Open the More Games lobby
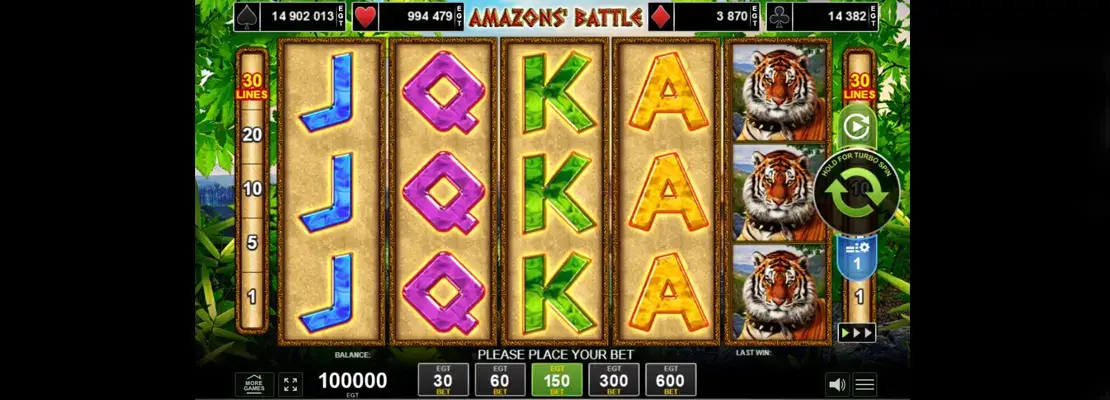 tap(254, 384)
